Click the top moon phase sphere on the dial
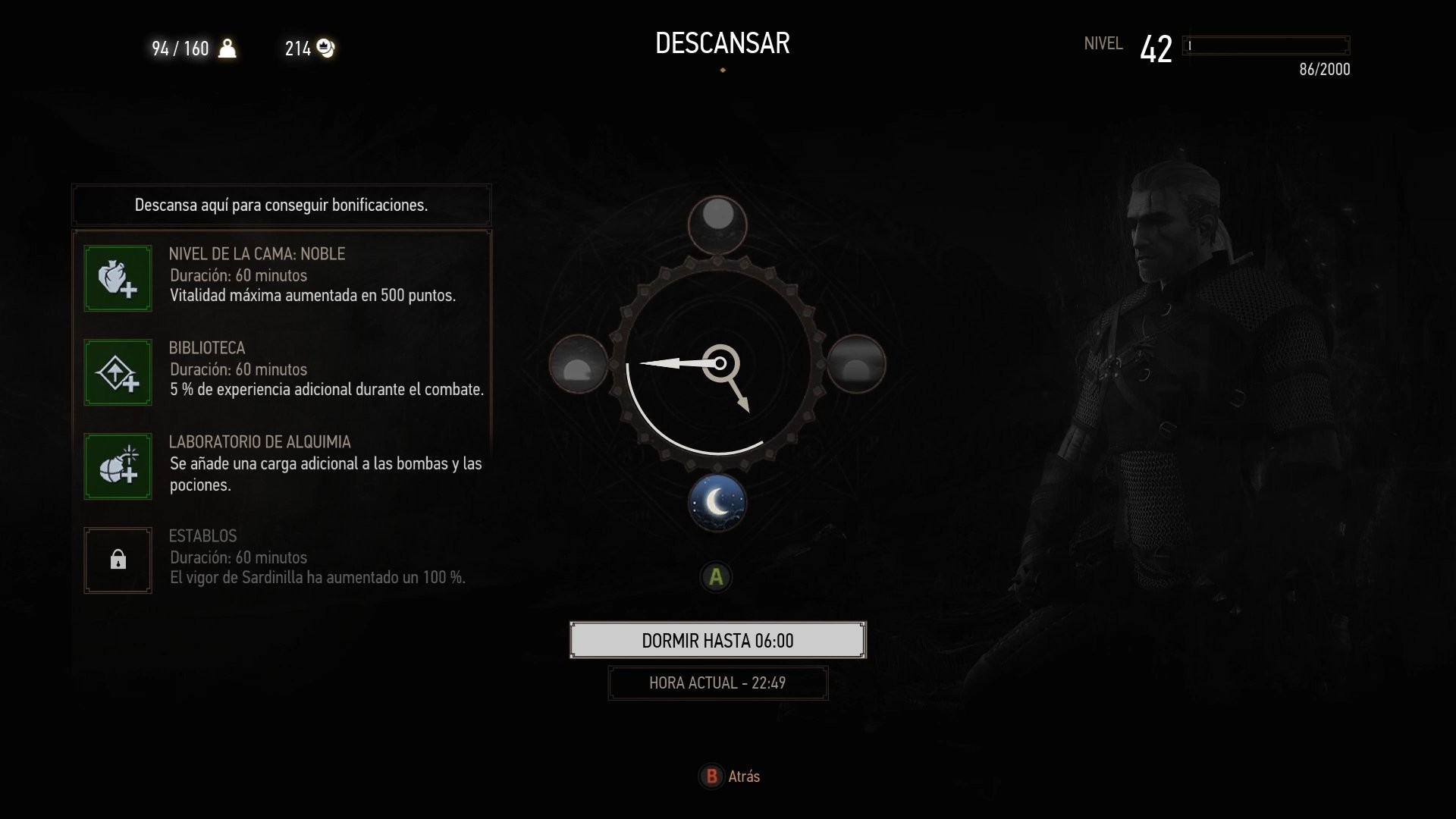 click(x=717, y=225)
